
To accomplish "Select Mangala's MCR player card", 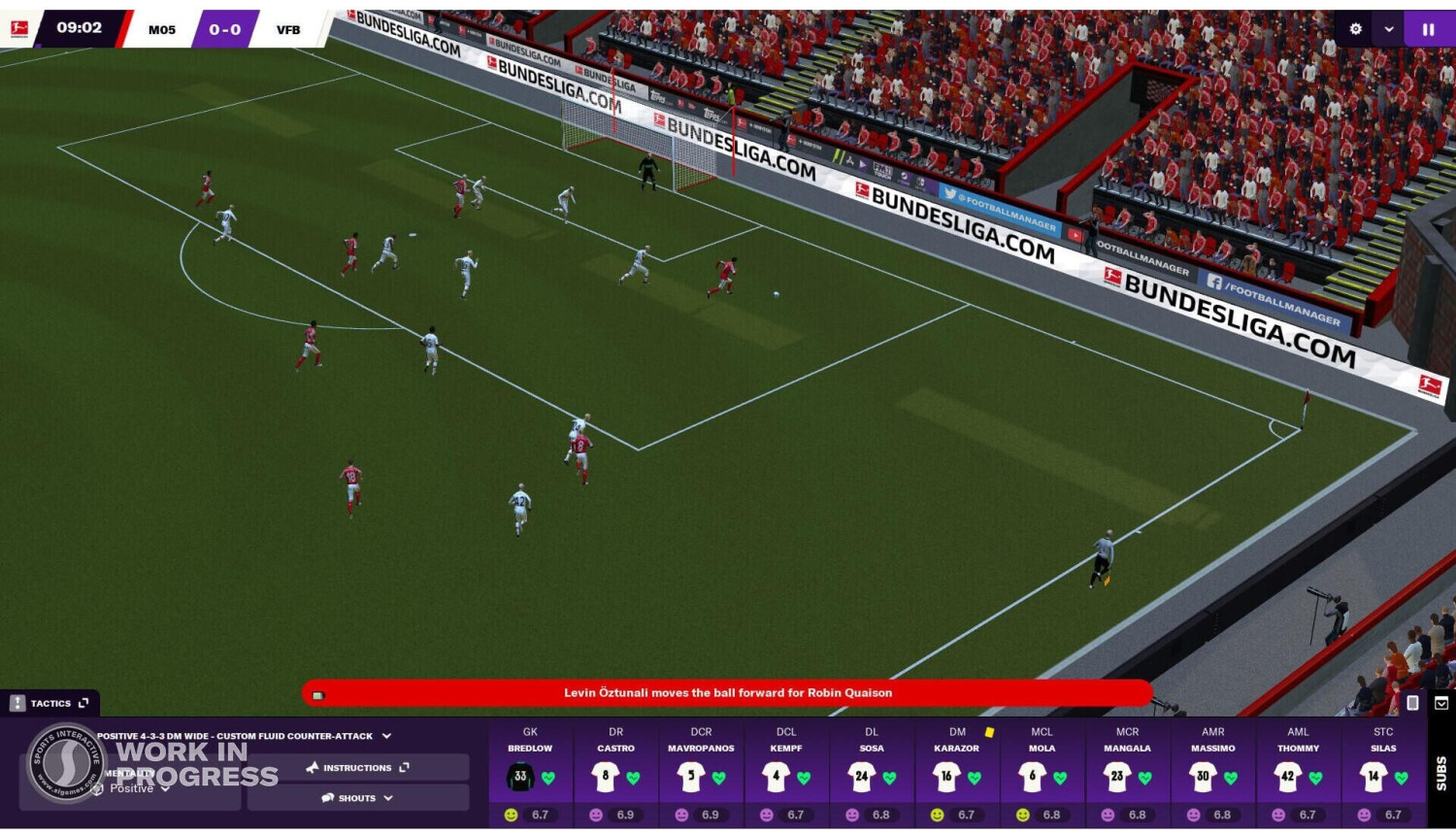I will click(x=1127, y=773).
